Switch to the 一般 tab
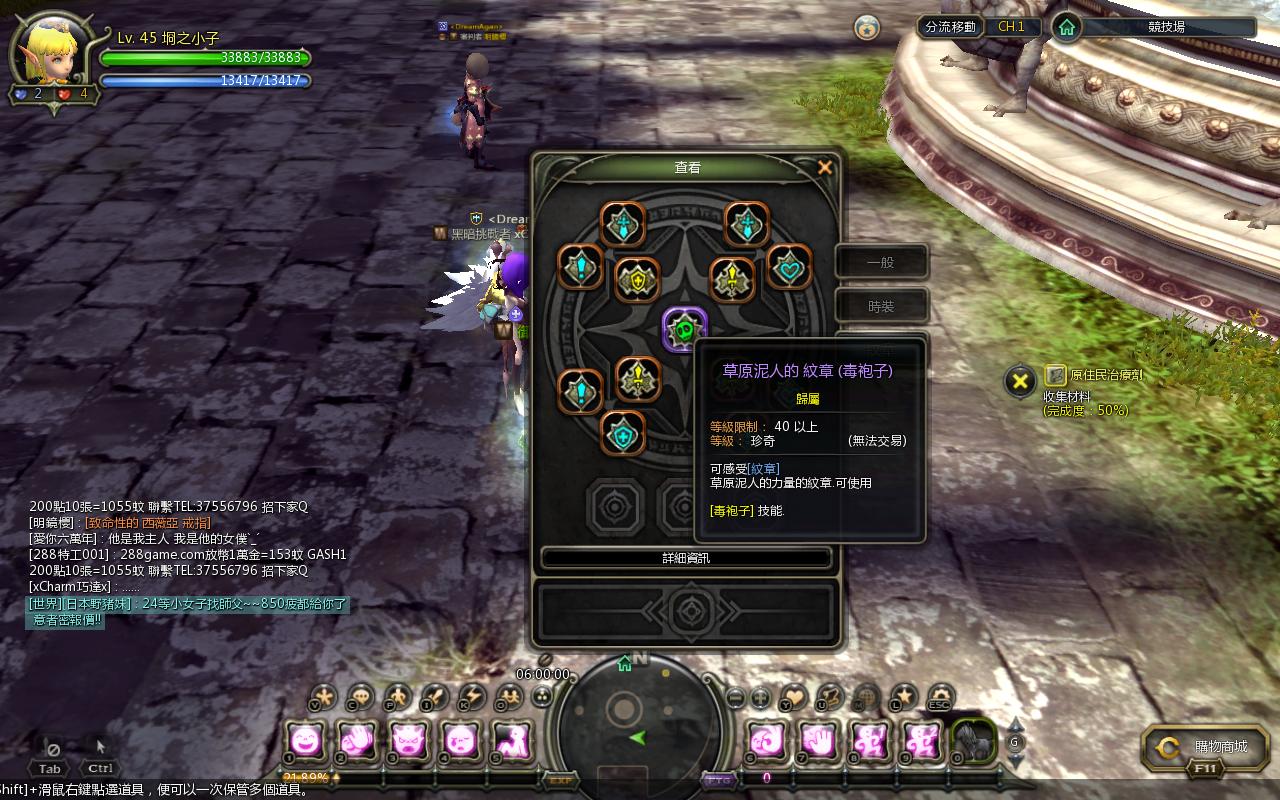Image resolution: width=1280 pixels, height=800 pixels. (881, 263)
